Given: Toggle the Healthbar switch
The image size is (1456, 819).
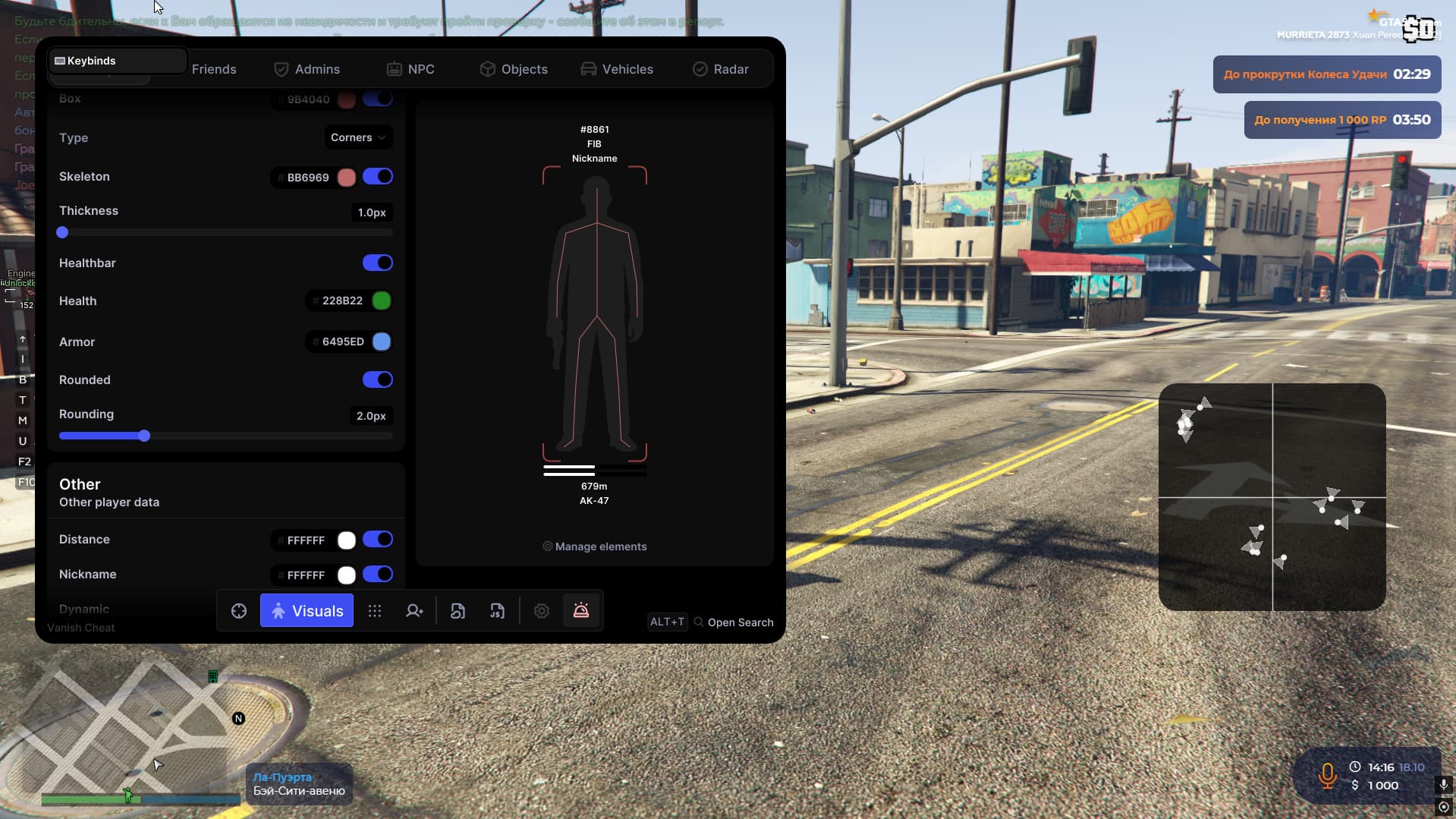Looking at the screenshot, I should click(x=377, y=263).
